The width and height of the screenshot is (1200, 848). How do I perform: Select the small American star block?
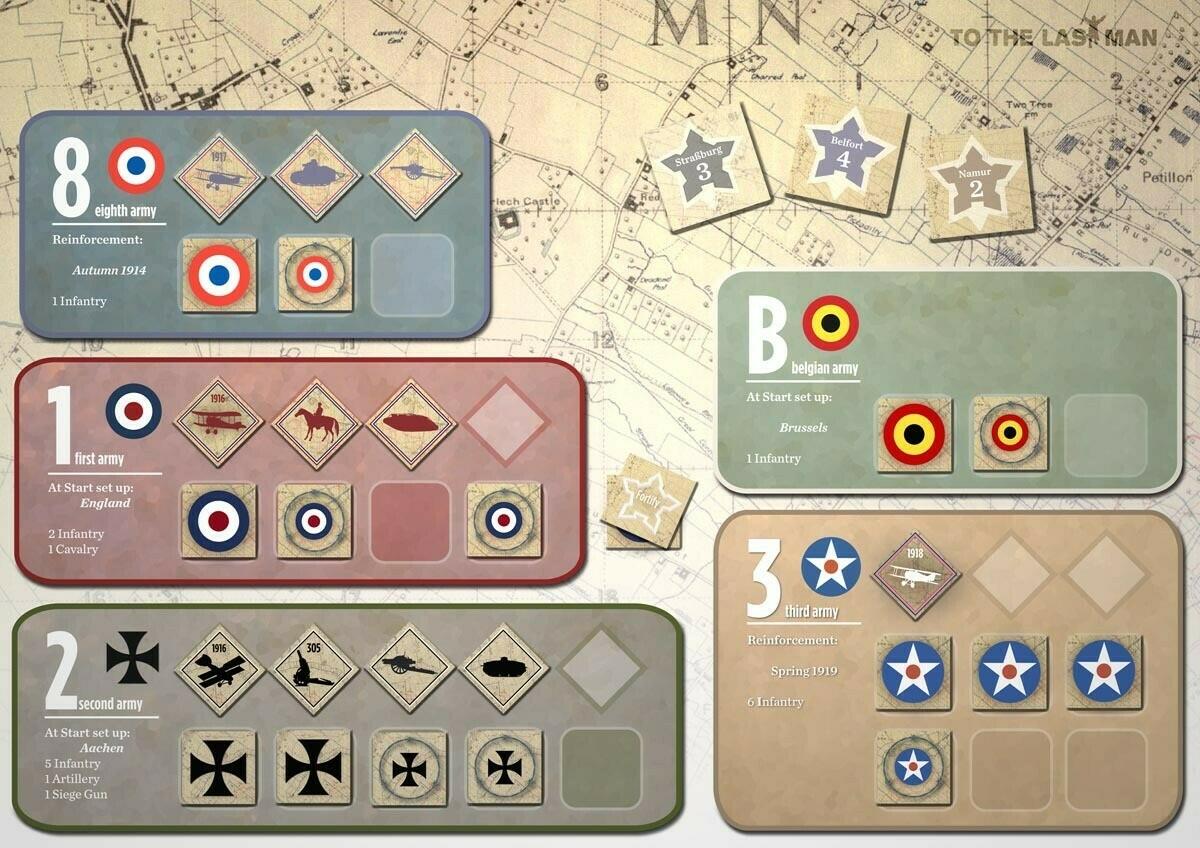click(x=912, y=767)
